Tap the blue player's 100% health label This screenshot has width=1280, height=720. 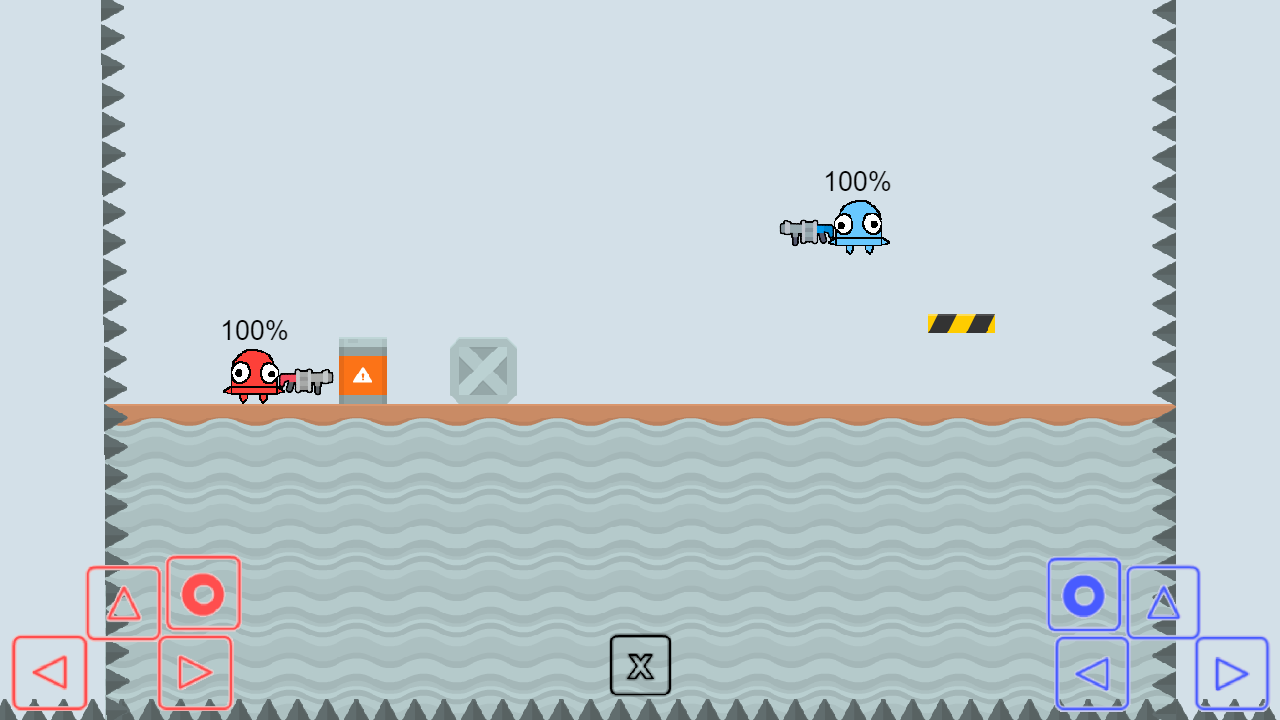click(857, 182)
